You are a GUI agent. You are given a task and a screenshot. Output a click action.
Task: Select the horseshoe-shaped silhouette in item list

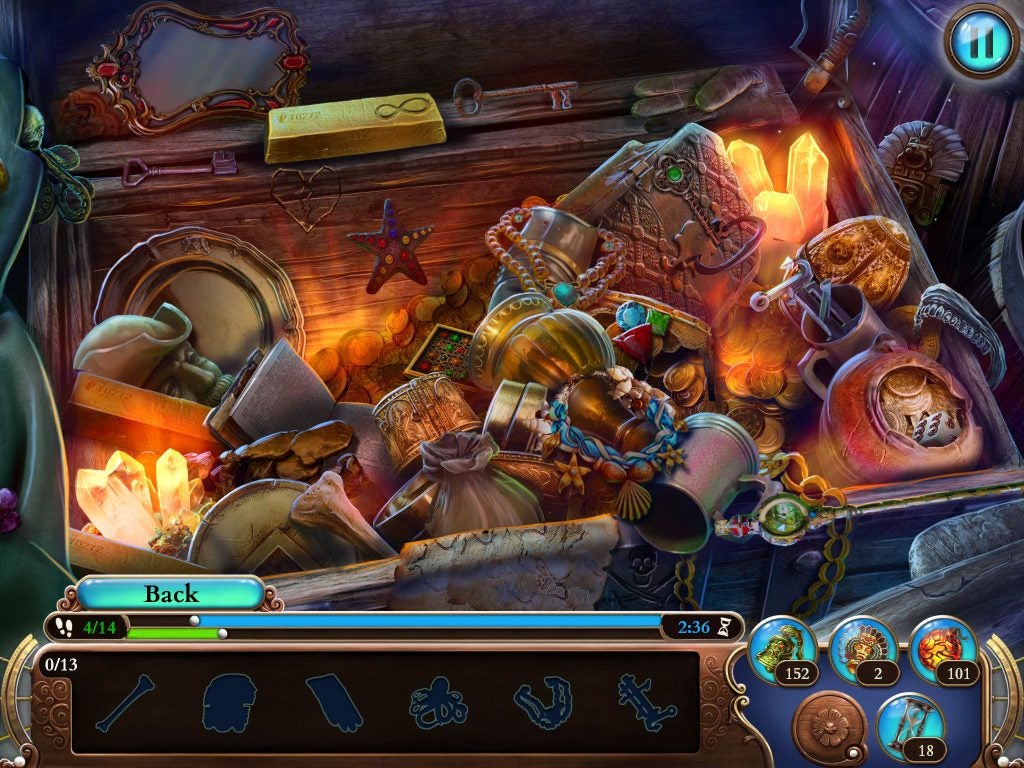click(543, 703)
